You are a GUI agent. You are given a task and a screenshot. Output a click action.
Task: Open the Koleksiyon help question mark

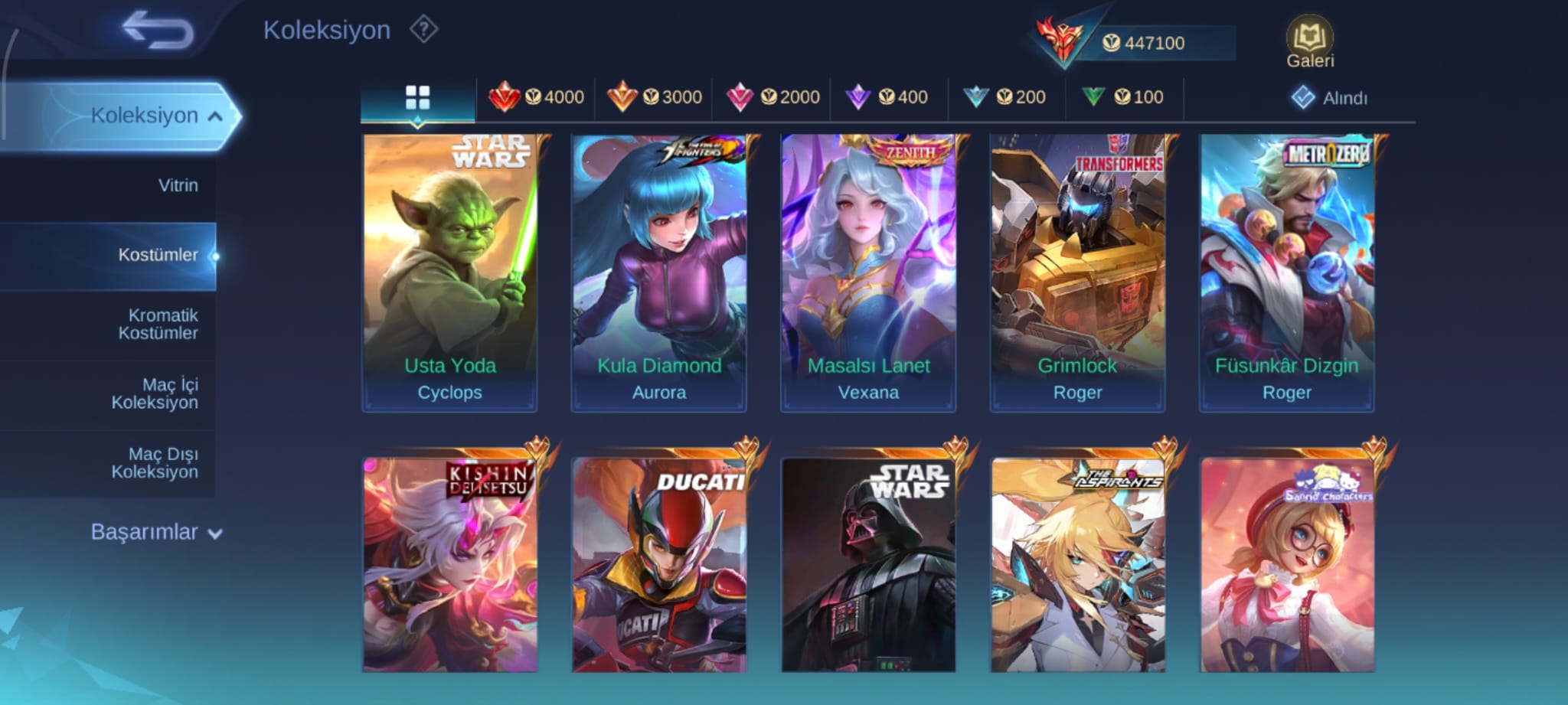pyautogui.click(x=423, y=30)
